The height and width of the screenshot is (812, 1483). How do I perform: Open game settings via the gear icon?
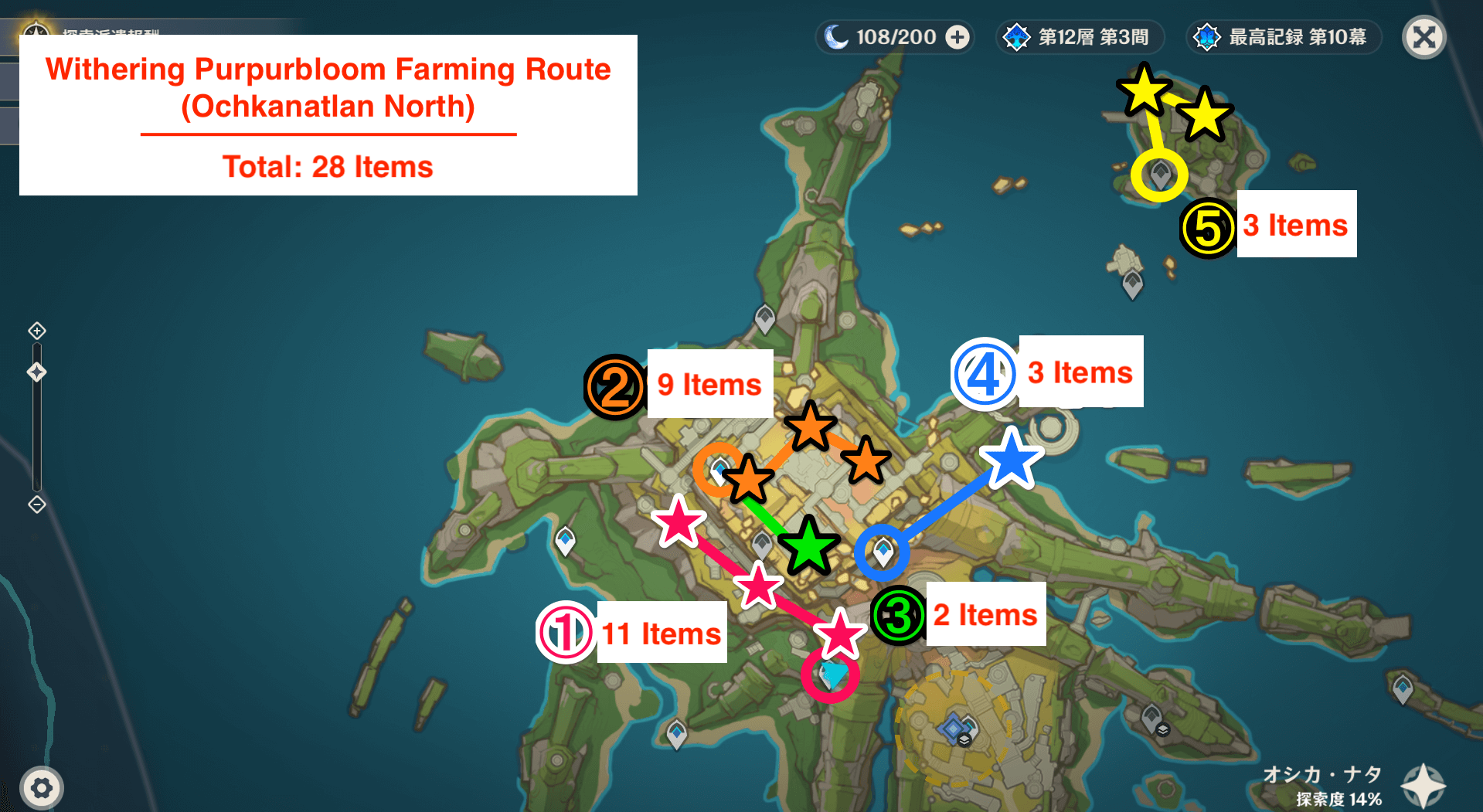click(x=43, y=787)
